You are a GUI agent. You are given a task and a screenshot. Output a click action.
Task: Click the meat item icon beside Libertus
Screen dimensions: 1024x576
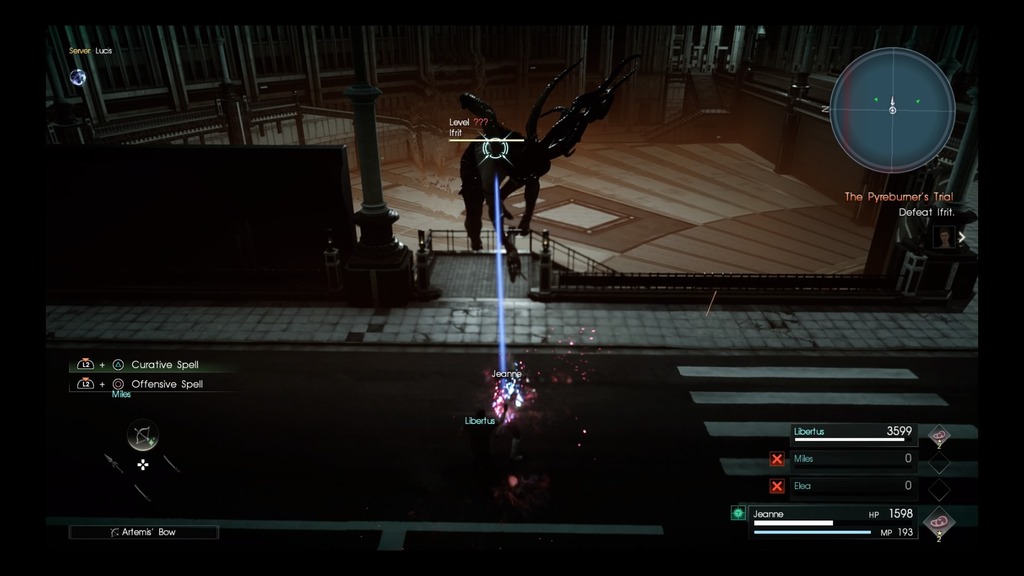(x=938, y=435)
